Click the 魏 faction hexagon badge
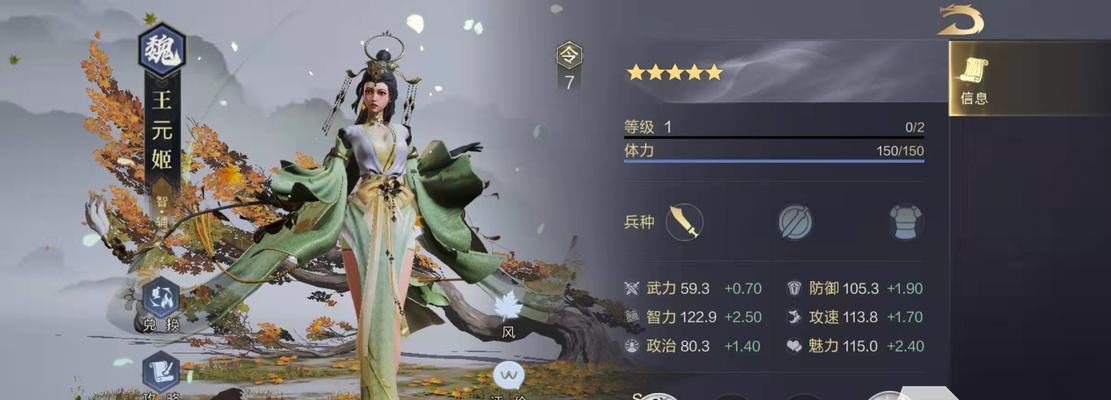Screen dimensions: 1111x400 point(161,50)
